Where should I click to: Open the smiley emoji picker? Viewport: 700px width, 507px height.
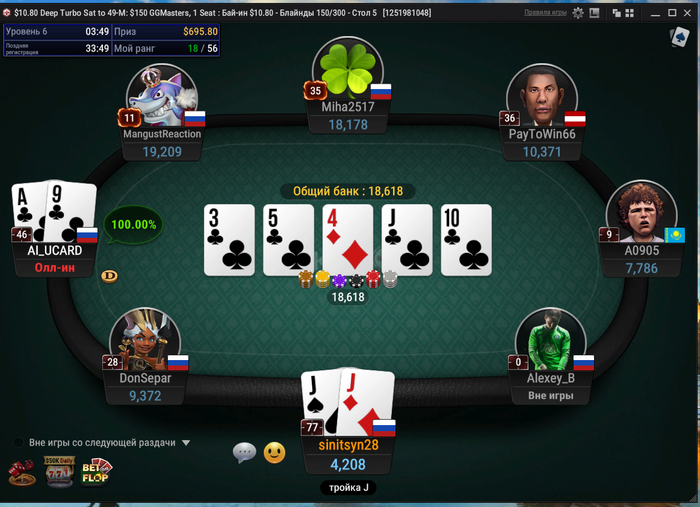(x=274, y=453)
